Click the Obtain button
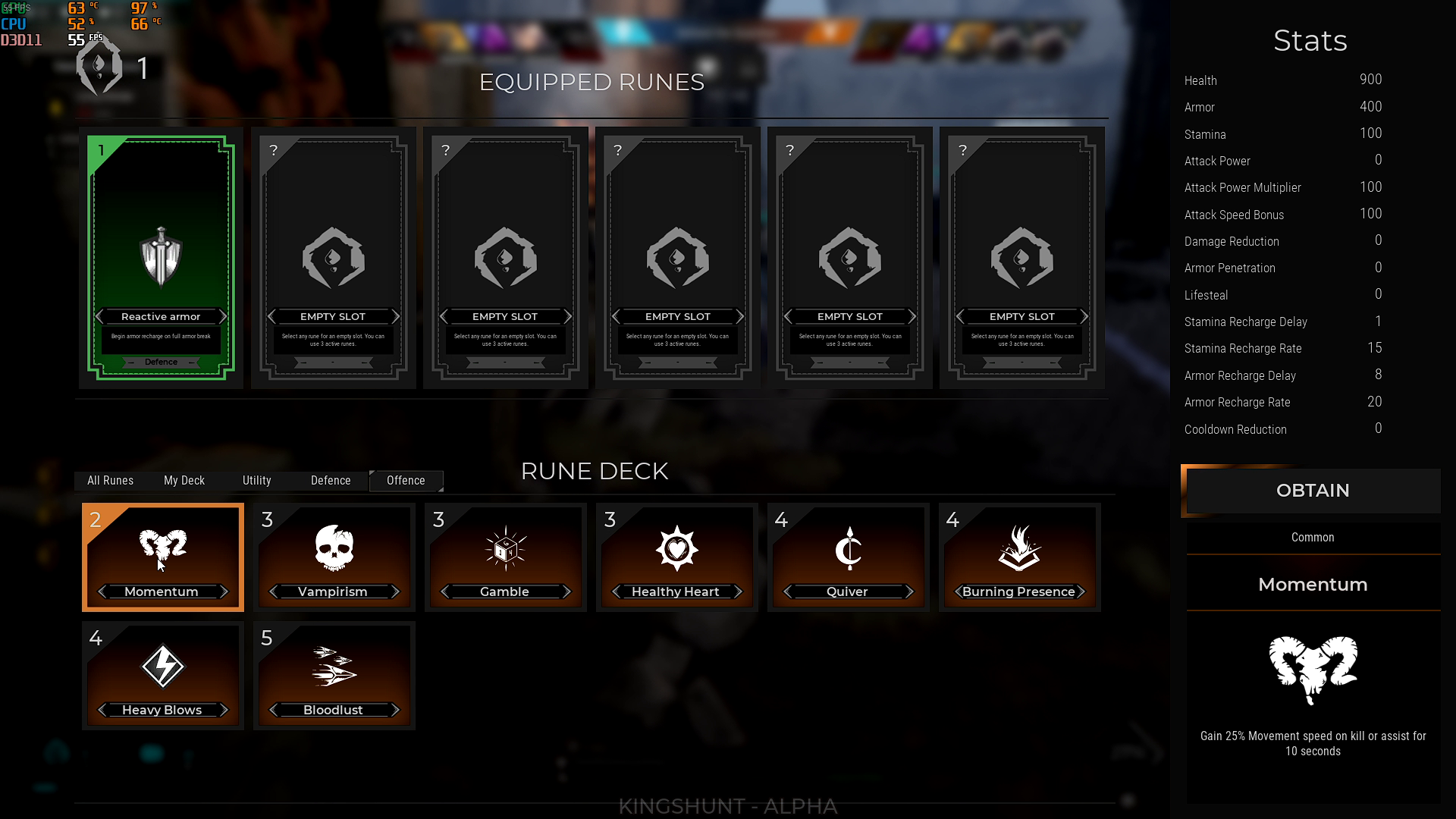This screenshot has height=819, width=1456. point(1313,491)
